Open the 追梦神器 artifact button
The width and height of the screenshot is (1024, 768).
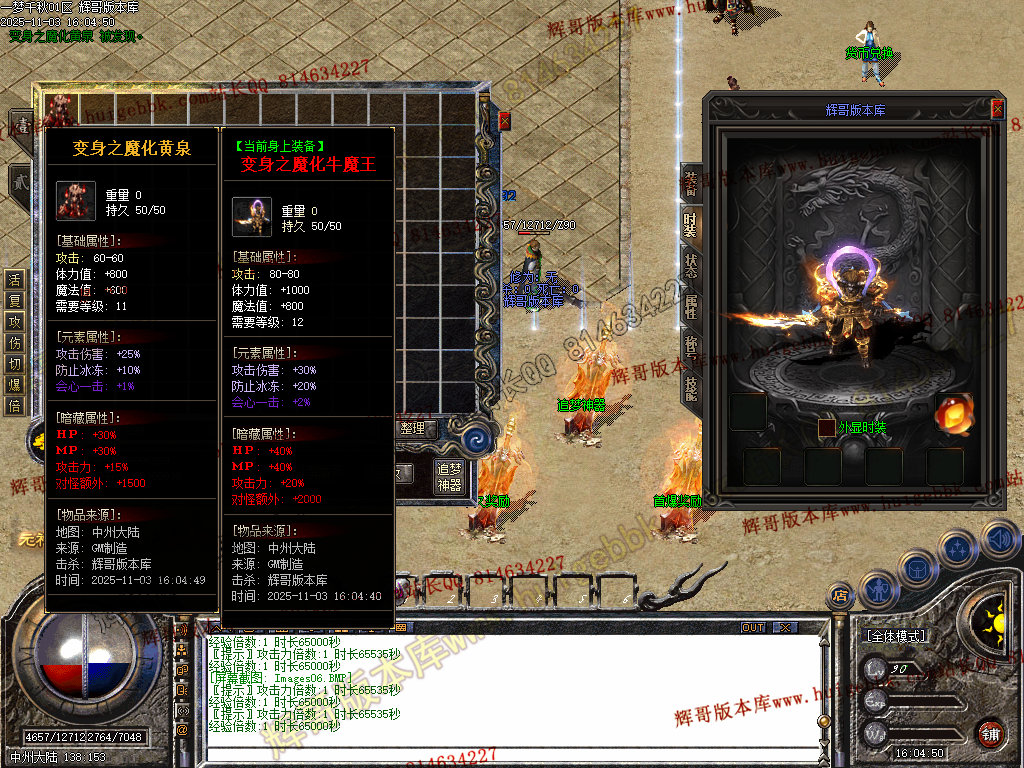(x=450, y=477)
